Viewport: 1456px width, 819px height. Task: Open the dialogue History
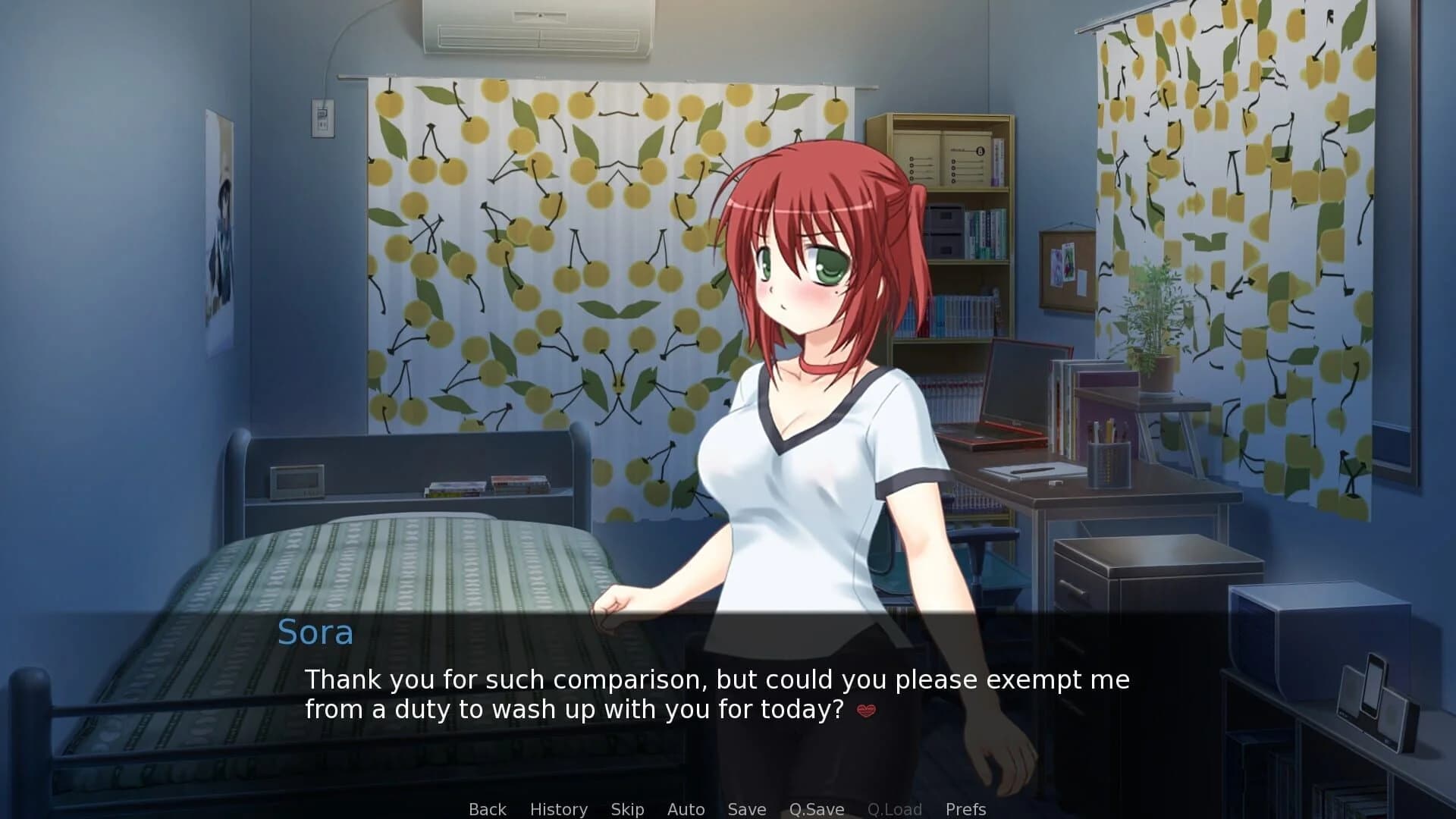[559, 808]
